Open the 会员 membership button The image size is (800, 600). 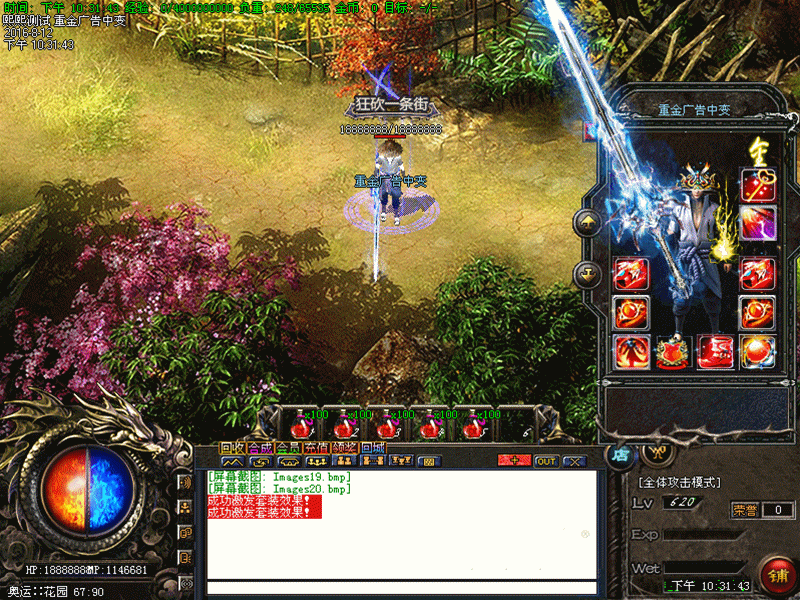click(x=288, y=448)
